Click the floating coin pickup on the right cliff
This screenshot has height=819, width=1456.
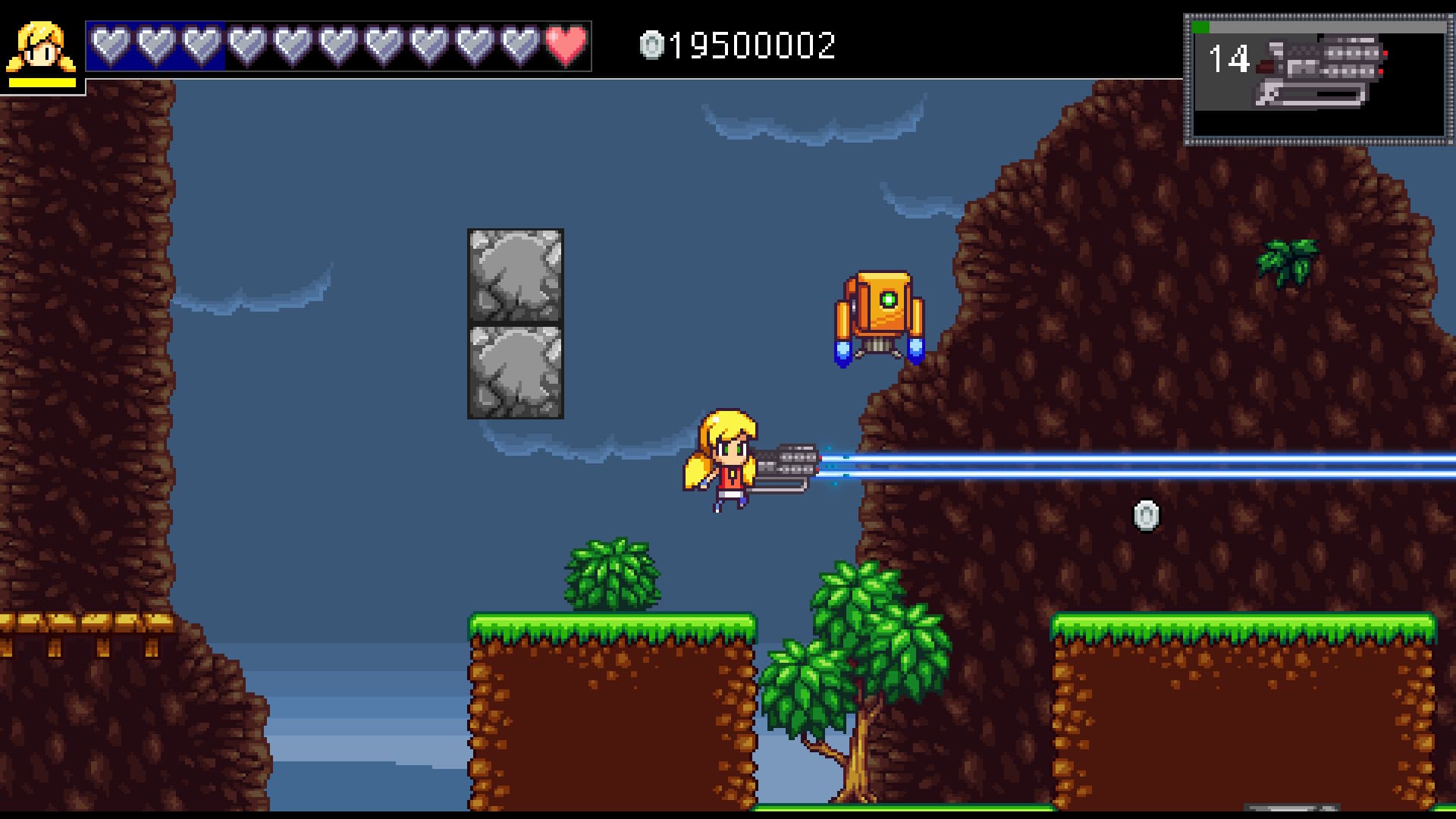click(x=1146, y=516)
